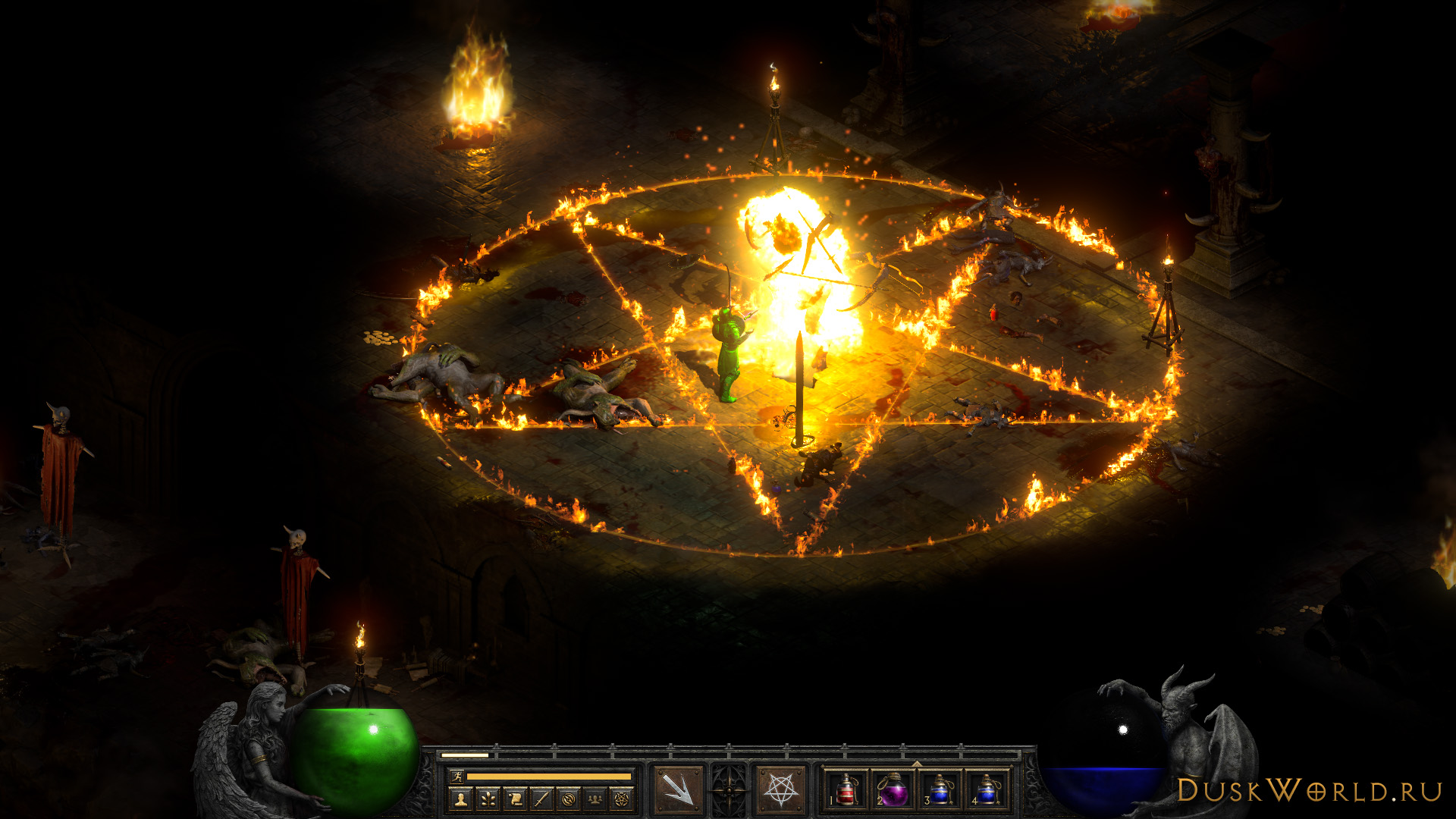The width and height of the screenshot is (1456, 819).
Task: Open the skill tree icon
Action: 488,799
